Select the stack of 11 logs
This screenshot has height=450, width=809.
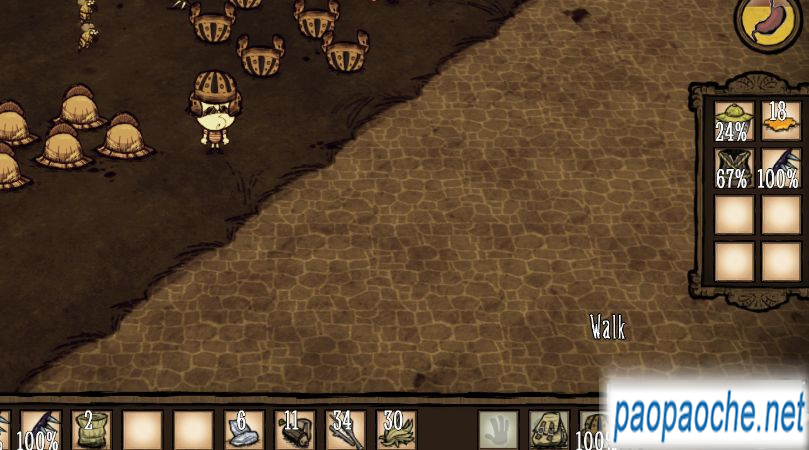(294, 430)
